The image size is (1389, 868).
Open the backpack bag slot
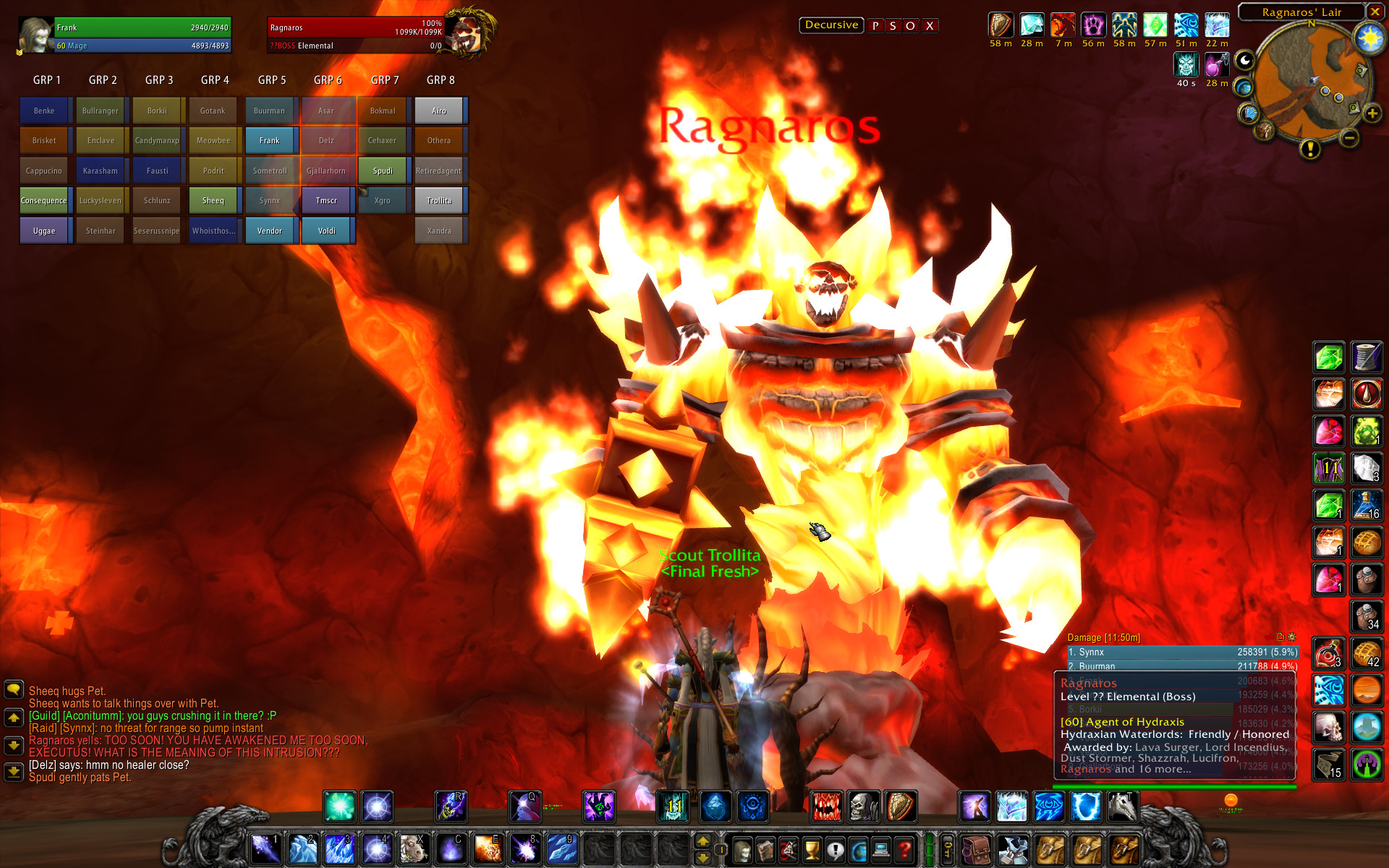[976, 850]
